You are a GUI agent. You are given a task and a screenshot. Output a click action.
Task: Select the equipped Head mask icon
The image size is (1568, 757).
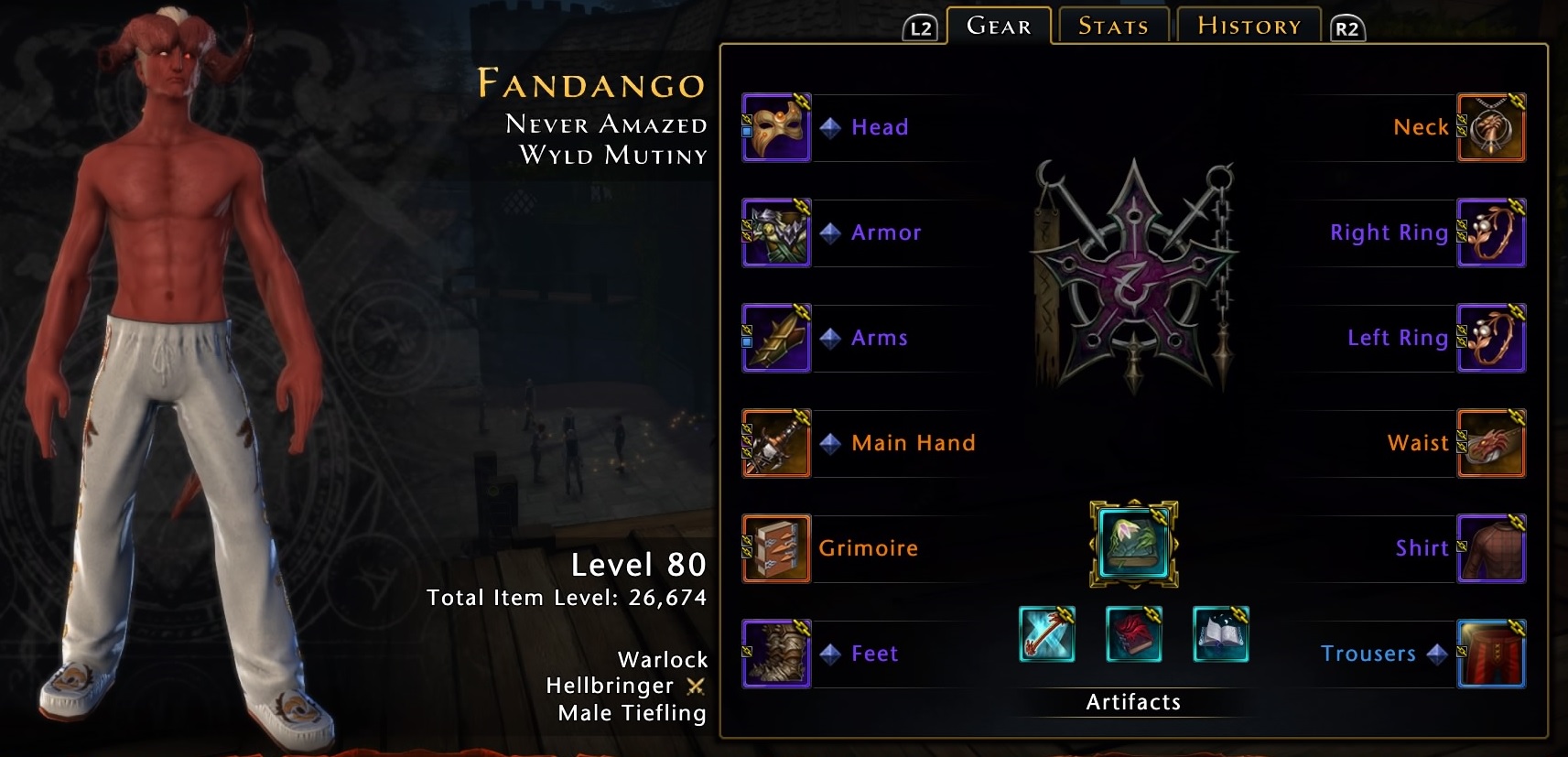coord(776,127)
